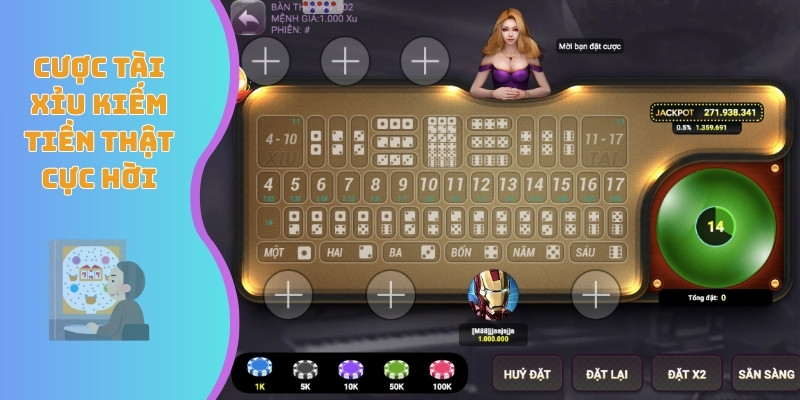Cancel the bet with Huỷ Đặt
This screenshot has width=800, height=400.
(x=527, y=373)
